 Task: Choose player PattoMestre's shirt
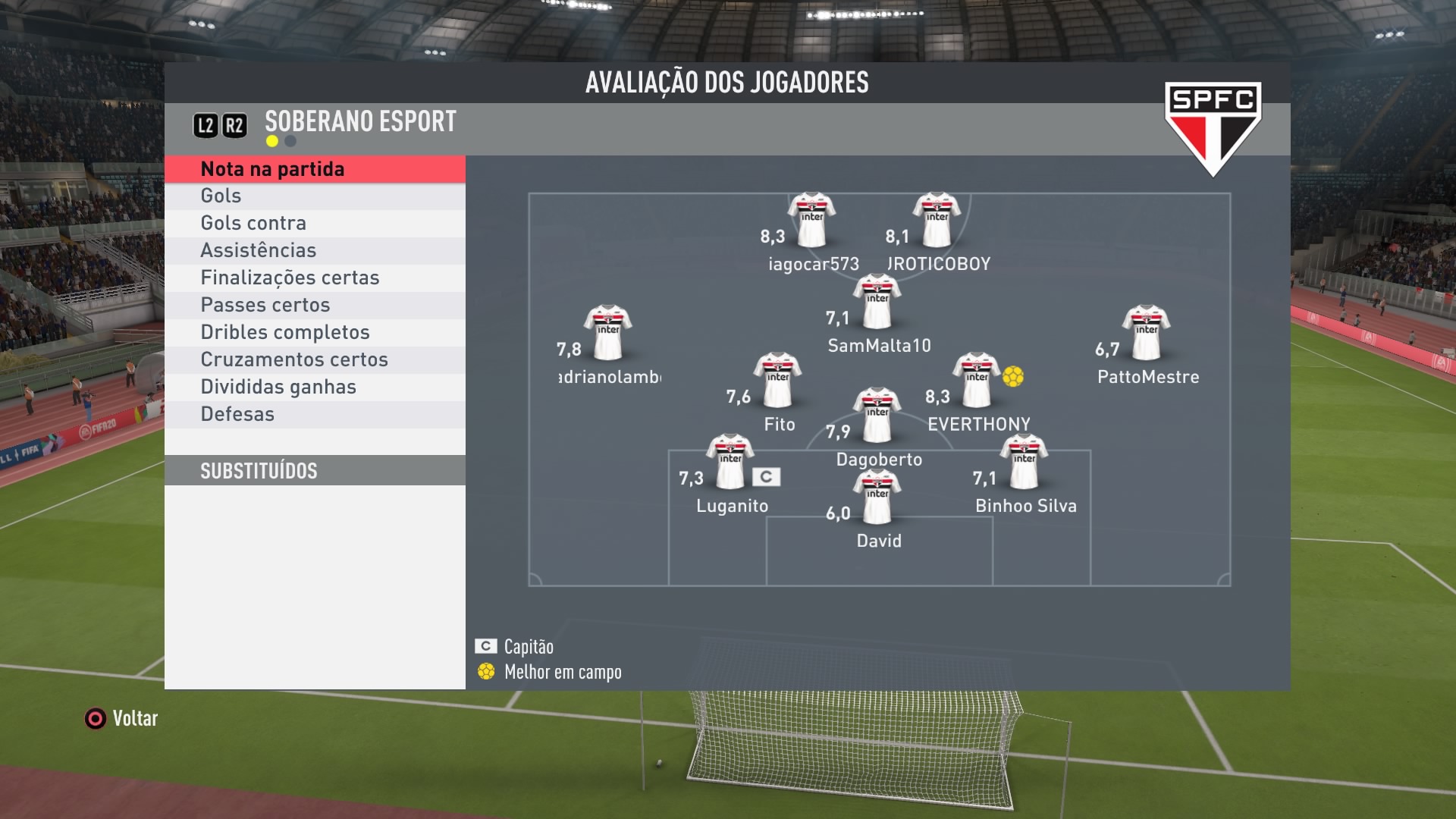click(1146, 334)
